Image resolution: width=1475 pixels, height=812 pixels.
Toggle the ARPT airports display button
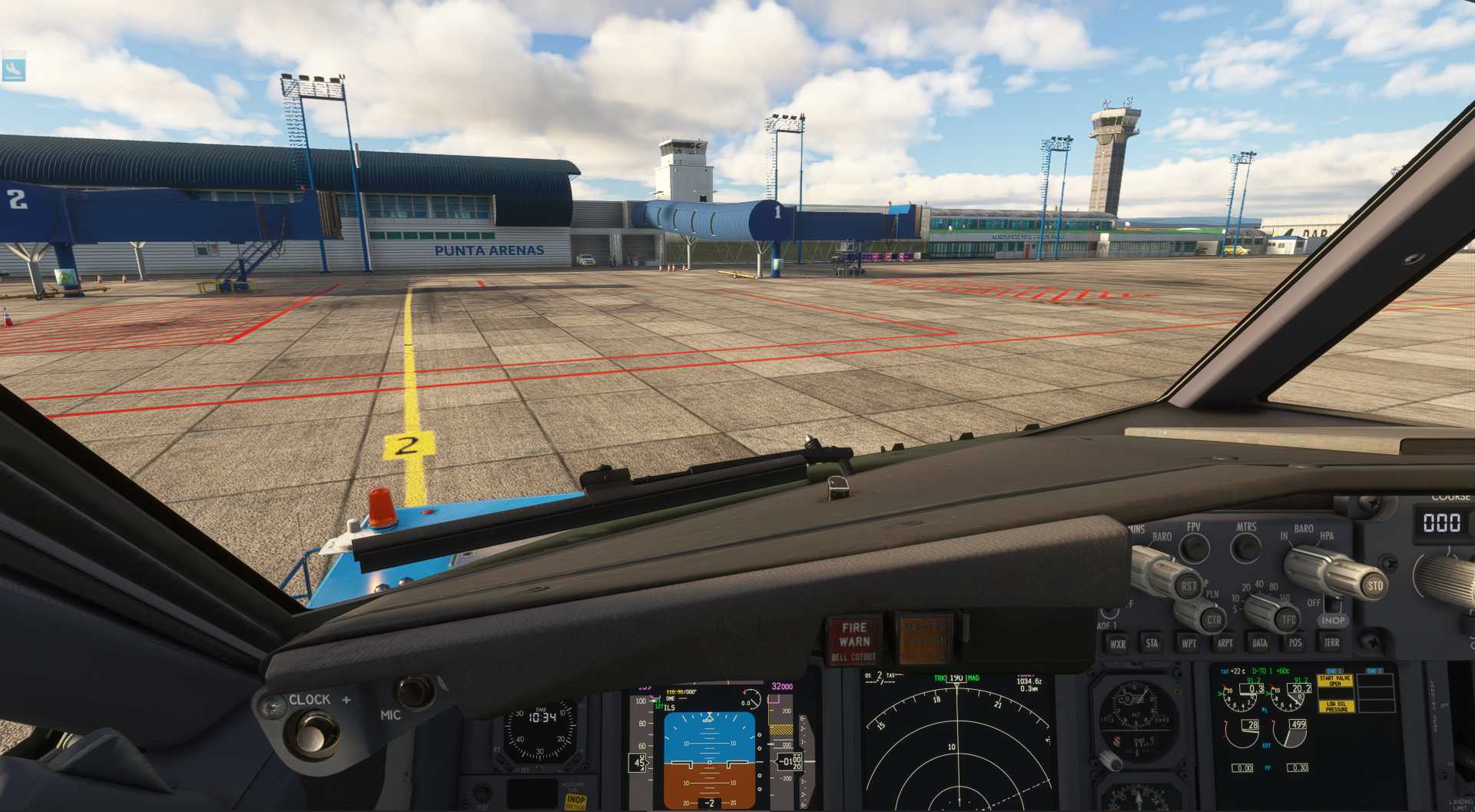1225,643
